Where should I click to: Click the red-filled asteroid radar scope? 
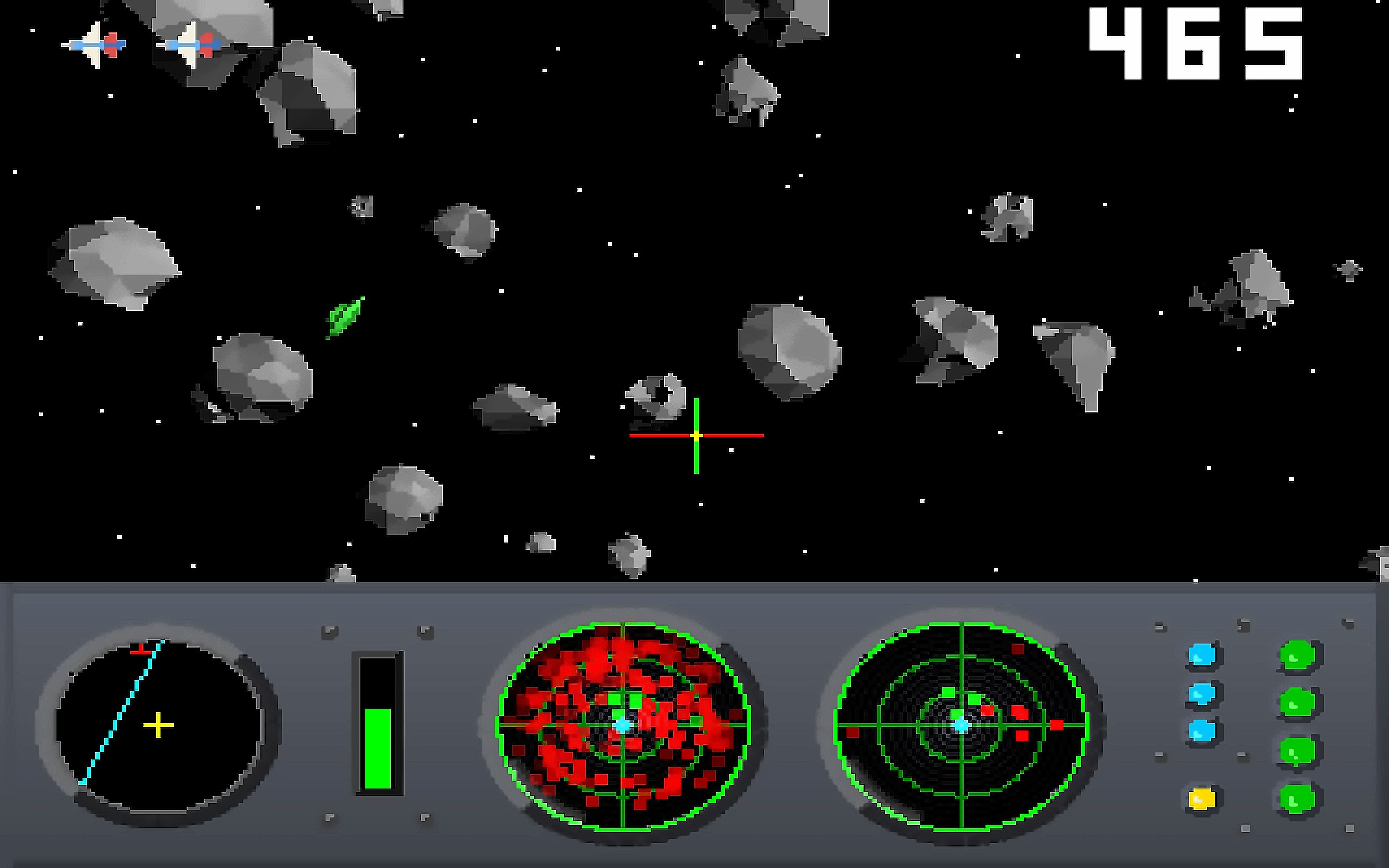[x=623, y=725]
